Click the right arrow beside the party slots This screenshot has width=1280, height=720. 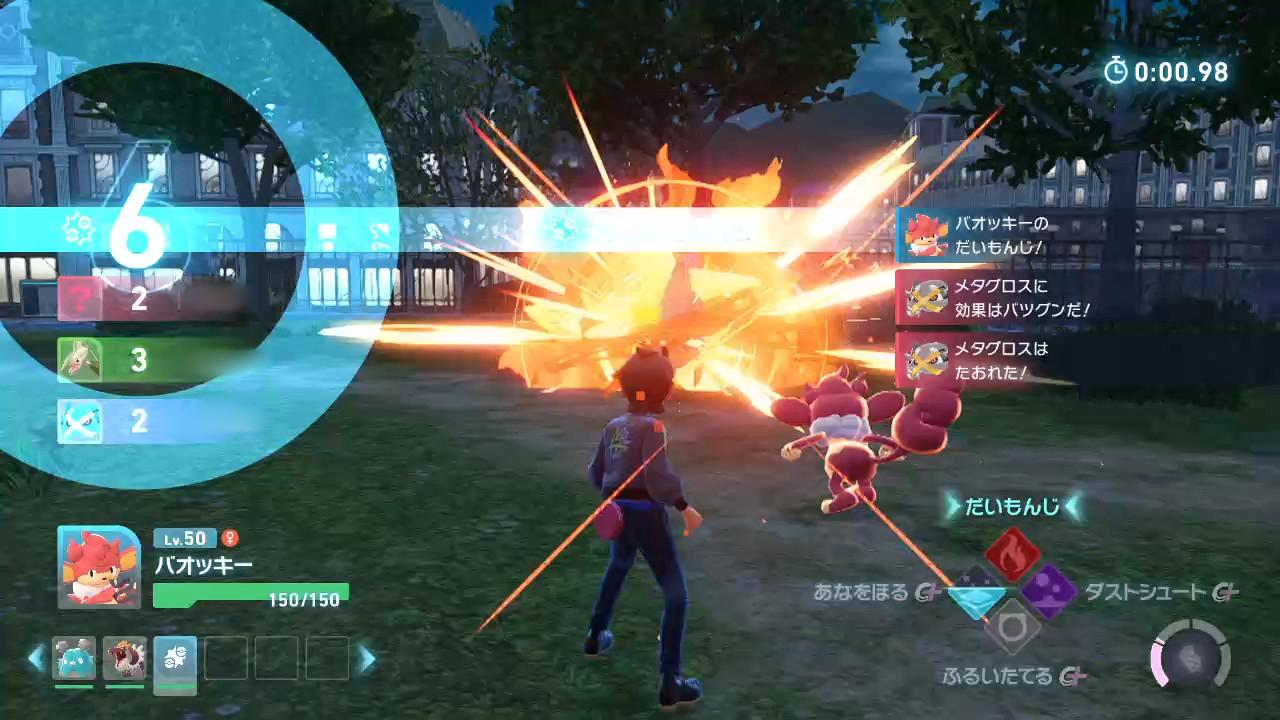[367, 658]
